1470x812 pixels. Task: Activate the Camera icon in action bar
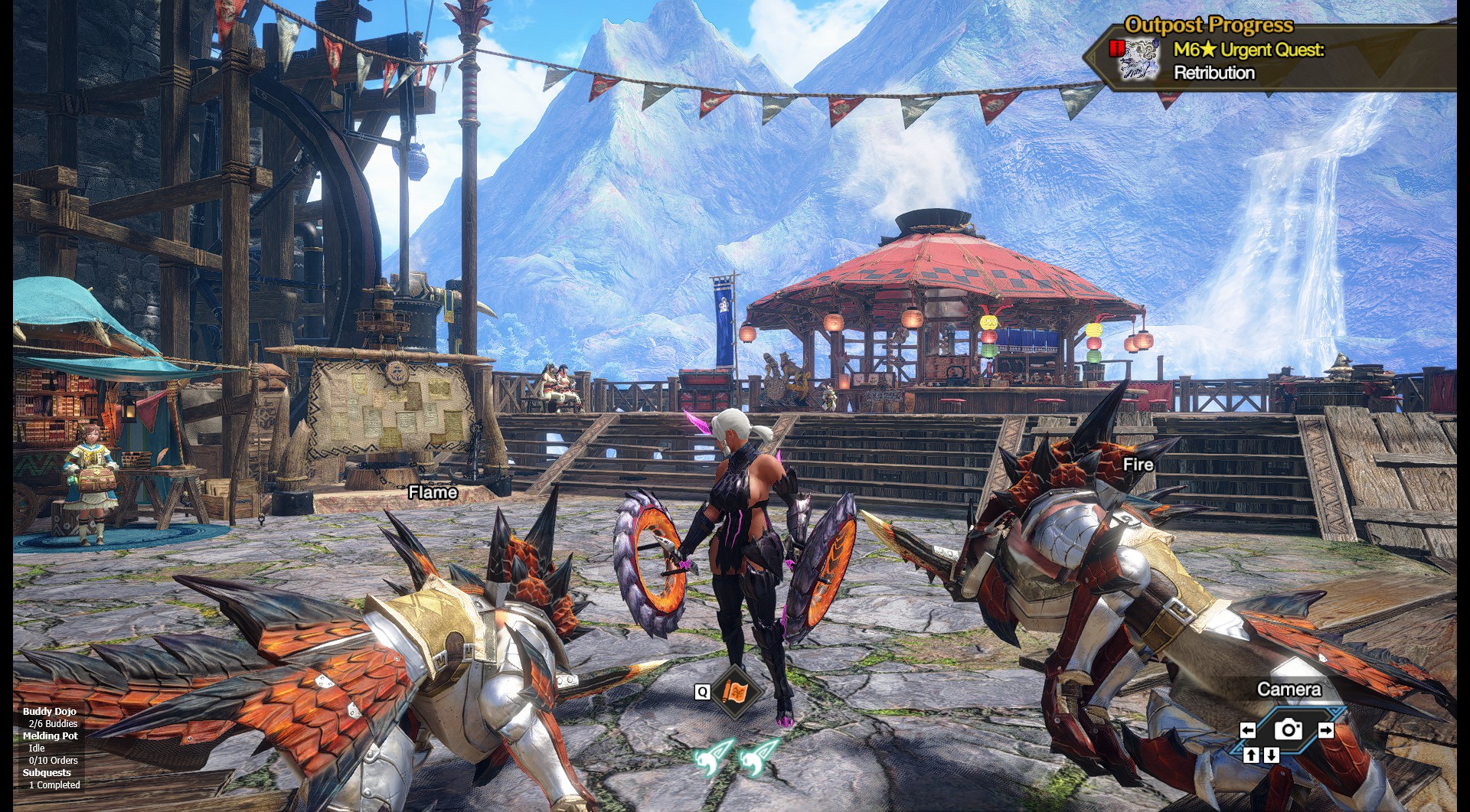point(1288,729)
